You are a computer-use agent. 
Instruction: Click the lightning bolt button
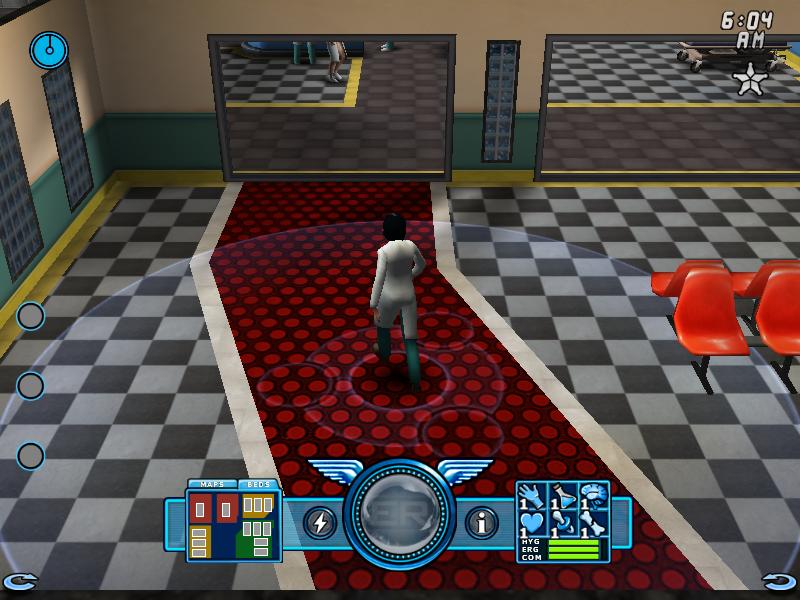[320, 522]
